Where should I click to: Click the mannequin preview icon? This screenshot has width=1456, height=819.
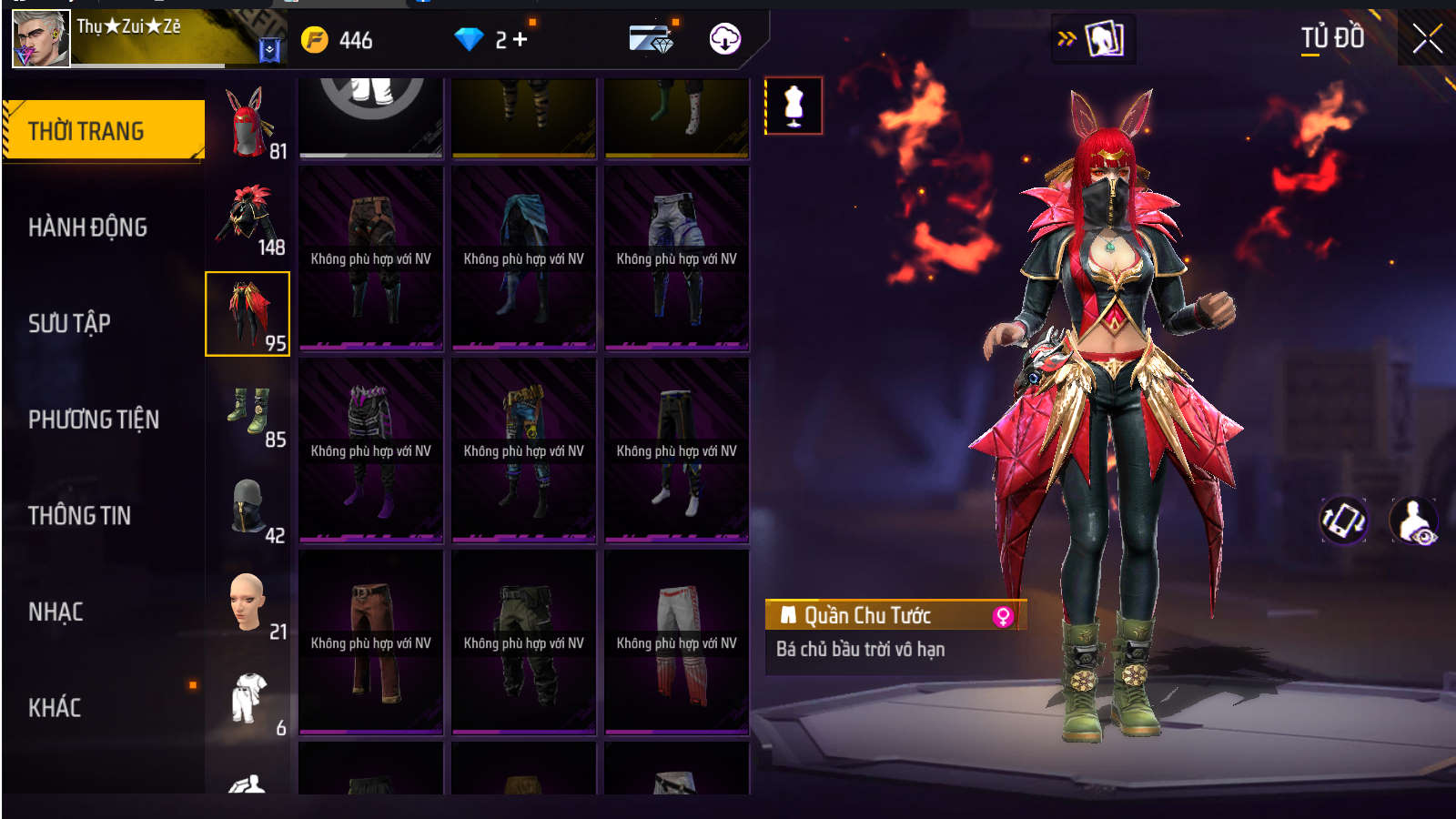click(x=794, y=106)
